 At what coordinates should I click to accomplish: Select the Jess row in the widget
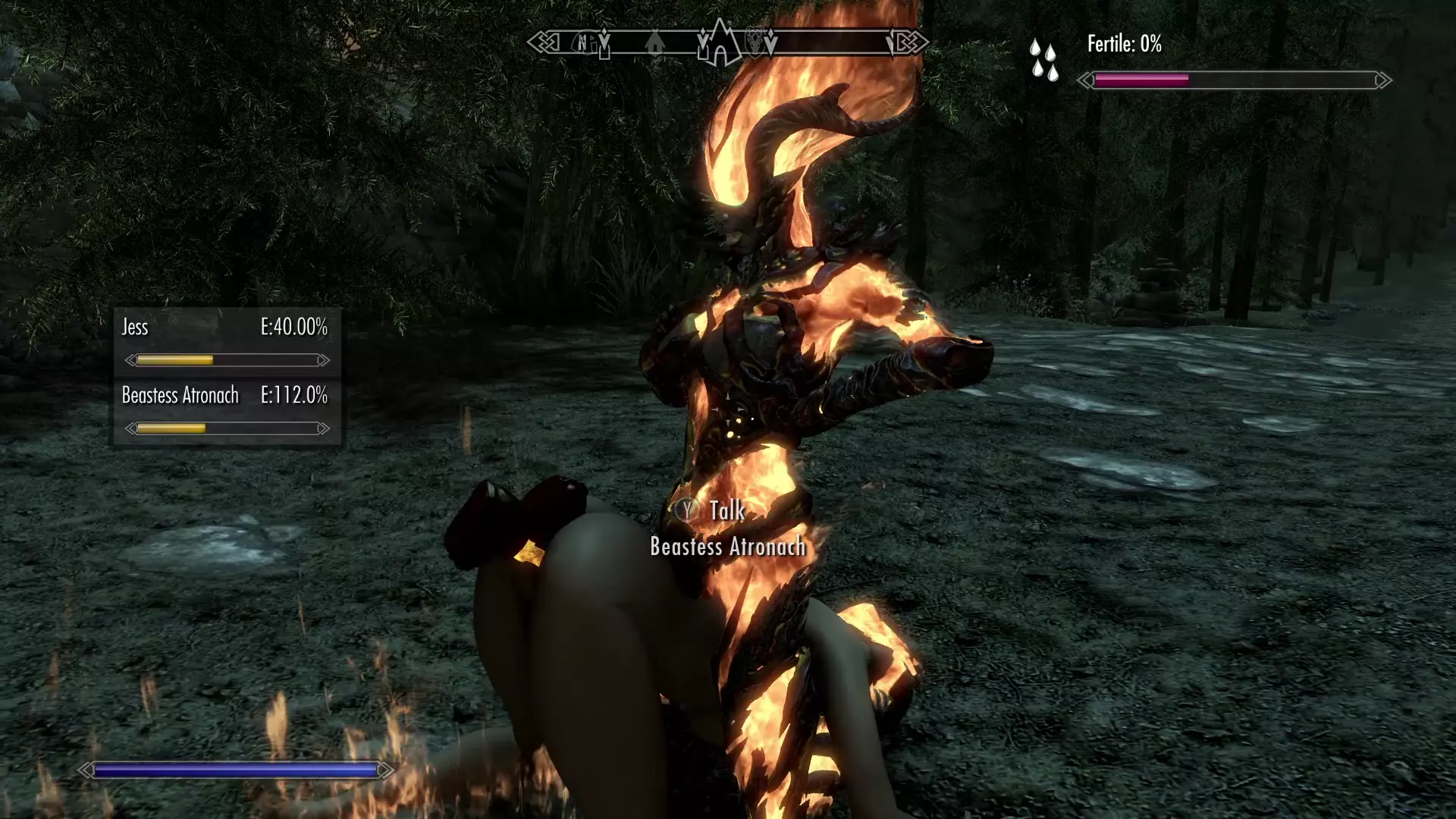[226, 341]
